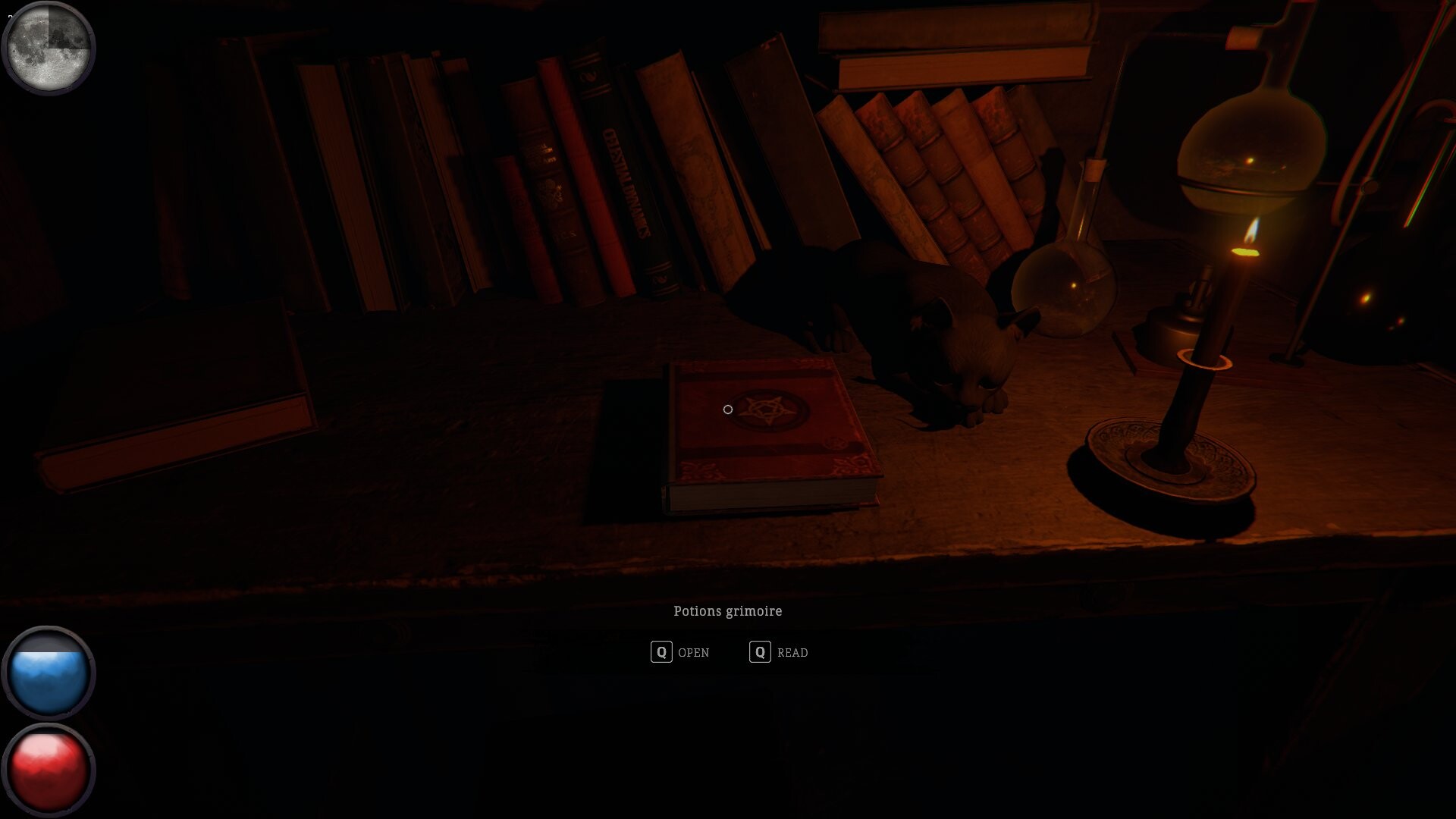Click the crosshair reticle on the book

tap(726, 409)
